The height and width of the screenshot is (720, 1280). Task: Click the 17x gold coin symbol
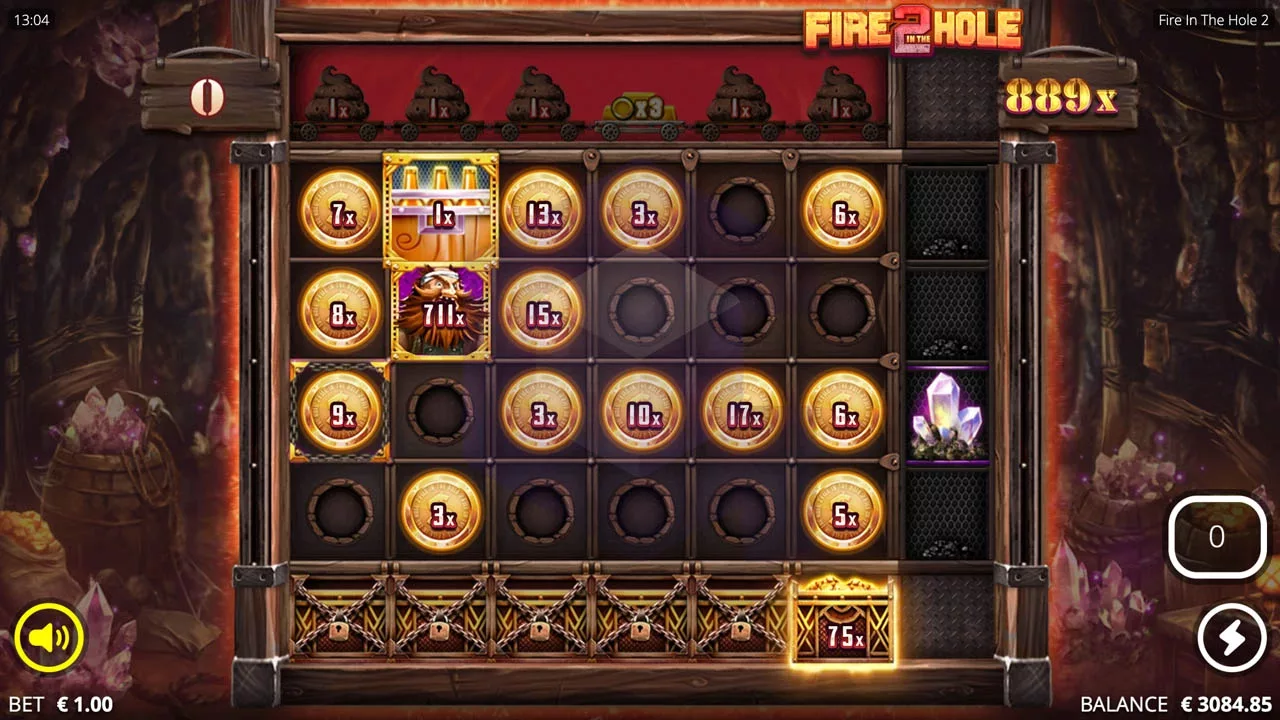[x=741, y=411]
